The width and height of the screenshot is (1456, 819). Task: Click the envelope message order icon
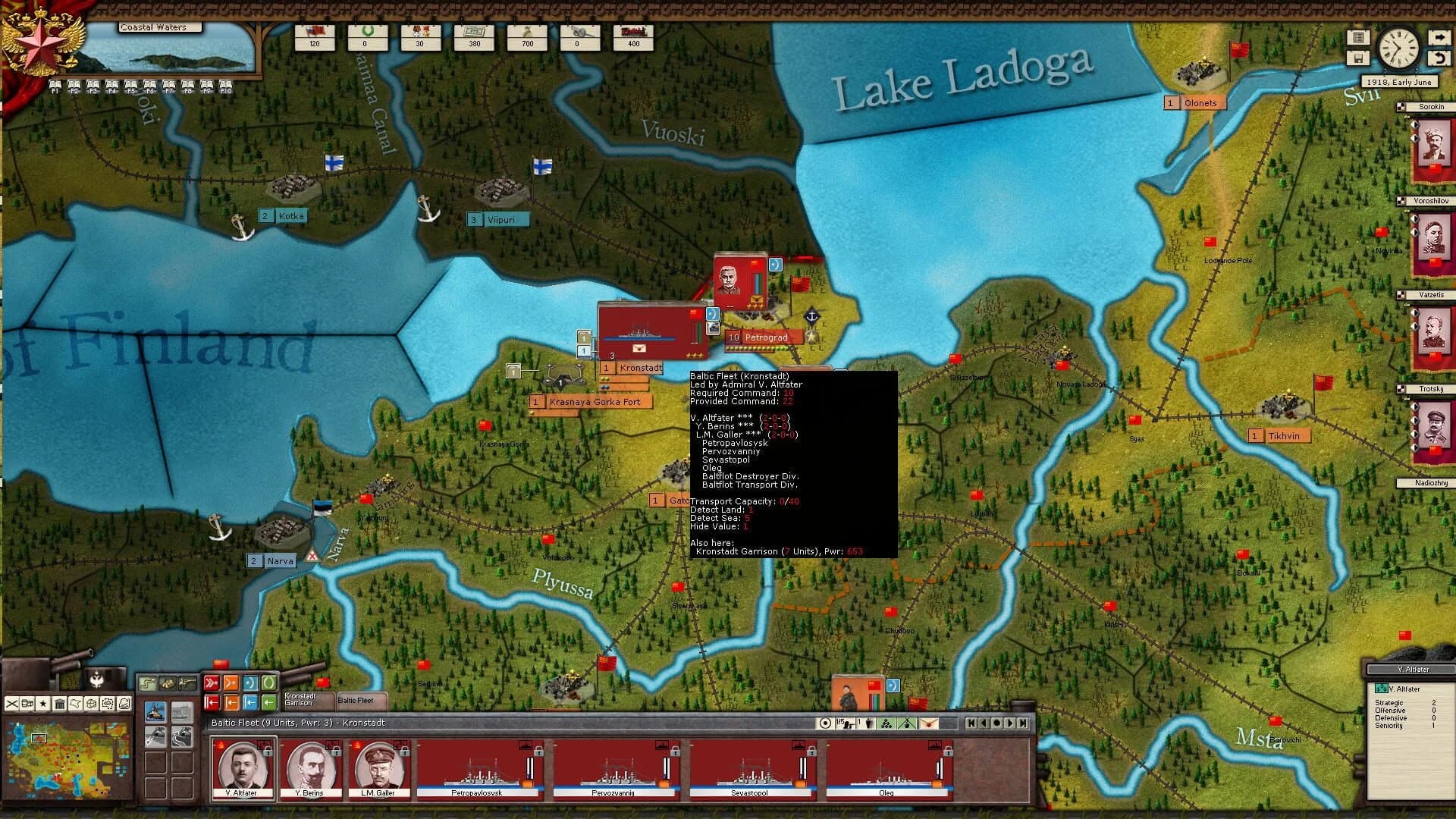pos(928,723)
